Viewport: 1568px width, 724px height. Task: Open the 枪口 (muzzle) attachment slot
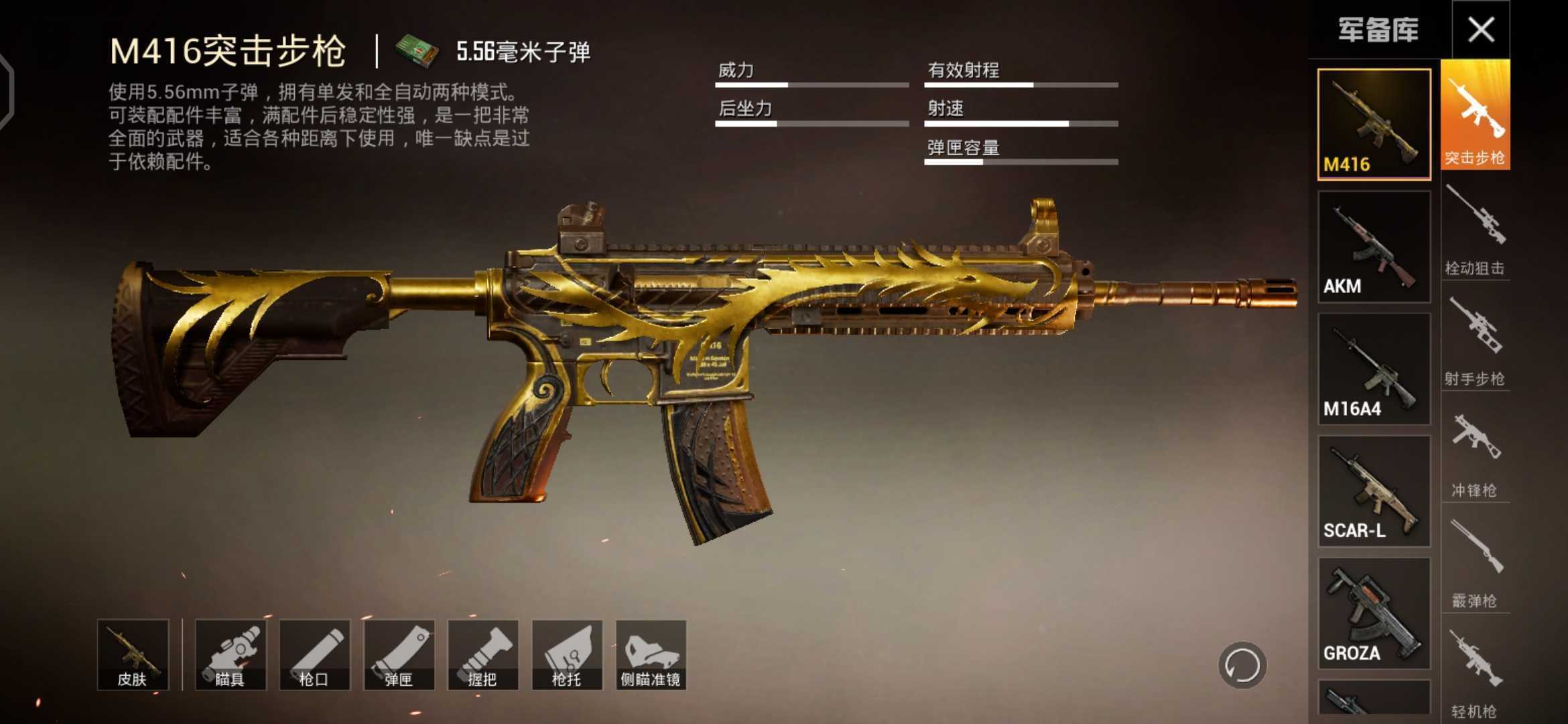[315, 654]
